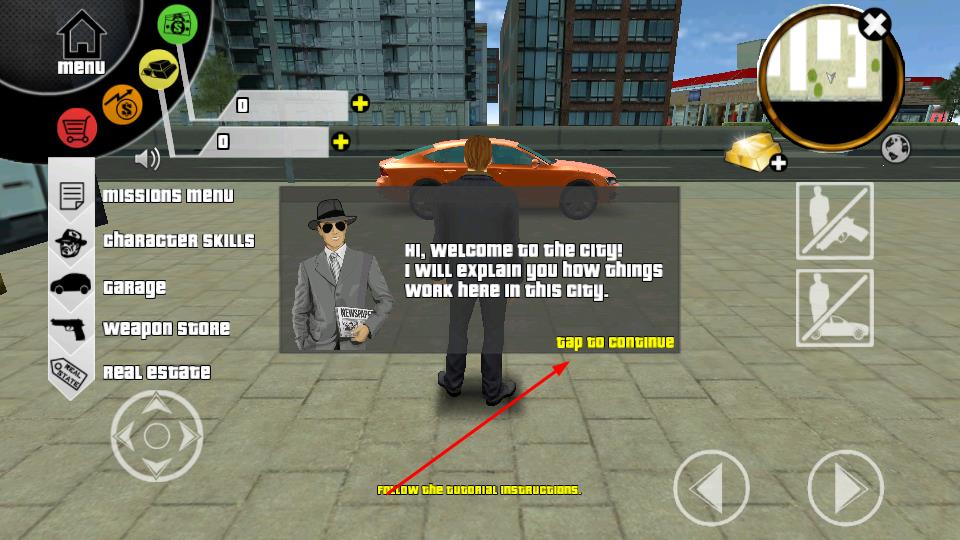Tap the crossed-out car vehicle button
960x540 pixels.
pos(834,308)
